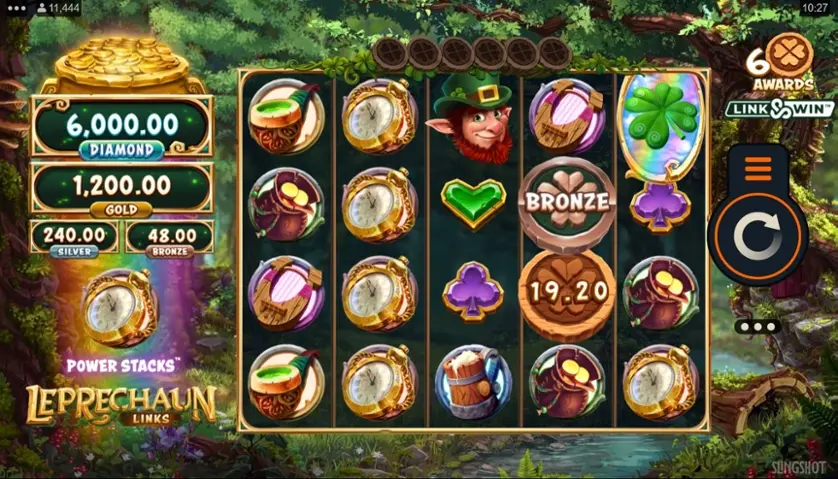The width and height of the screenshot is (838, 479).
Task: Open the three-dot options below the spin button
Action: click(x=757, y=327)
